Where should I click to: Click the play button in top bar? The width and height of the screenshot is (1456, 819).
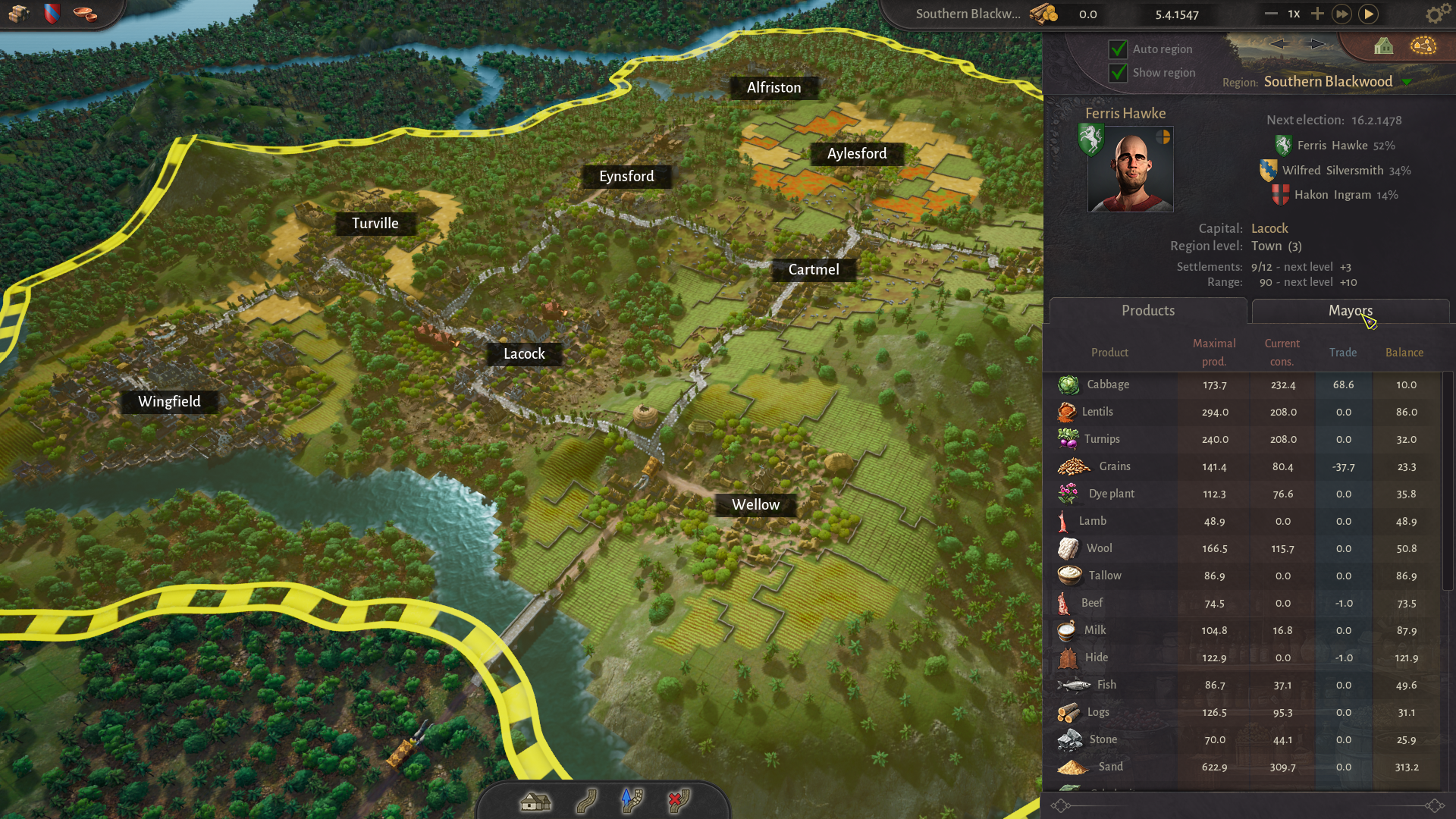(x=1369, y=14)
